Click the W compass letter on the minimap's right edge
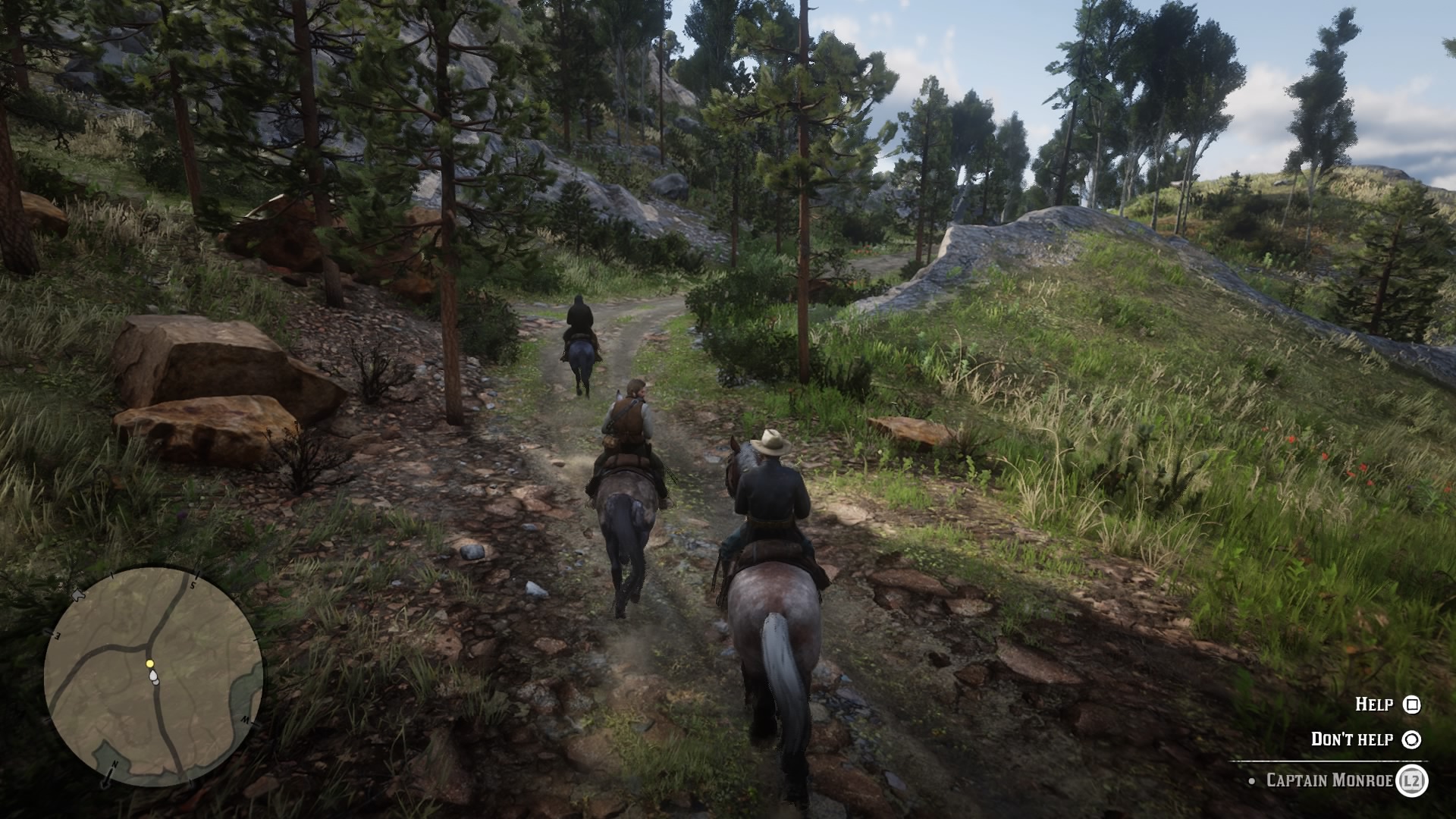The image size is (1456, 819). 246,720
